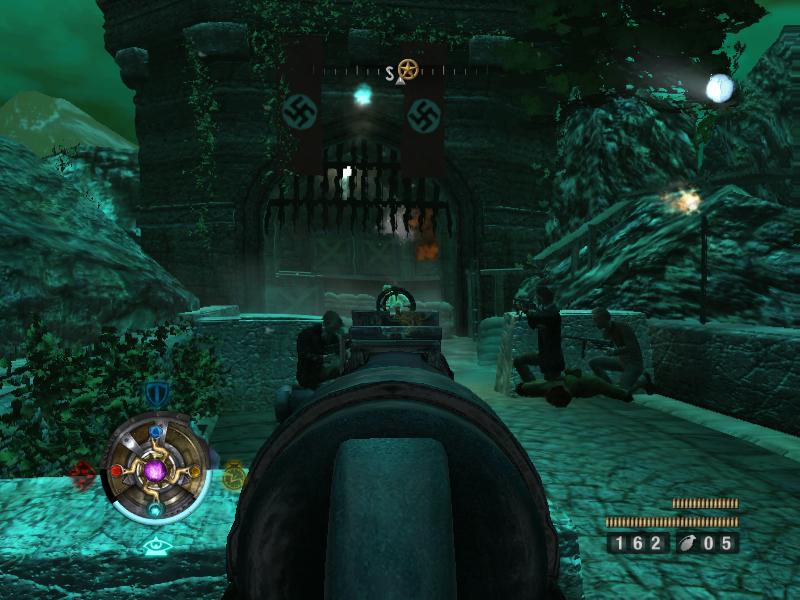Click the Thule medallion's purple center crystal
This screenshot has height=600, width=800.
pyautogui.click(x=155, y=469)
